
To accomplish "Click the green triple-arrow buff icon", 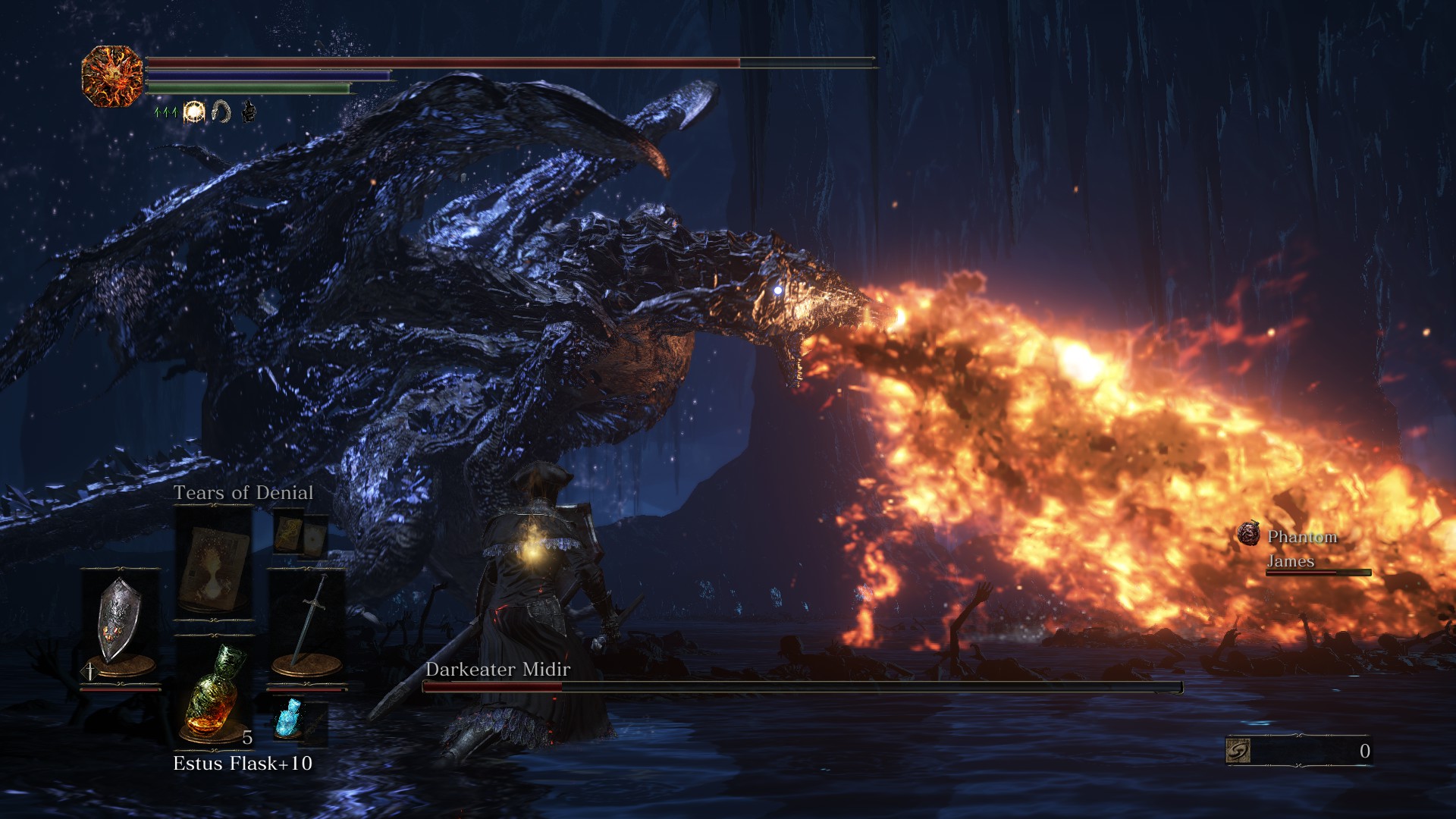I will [165, 112].
